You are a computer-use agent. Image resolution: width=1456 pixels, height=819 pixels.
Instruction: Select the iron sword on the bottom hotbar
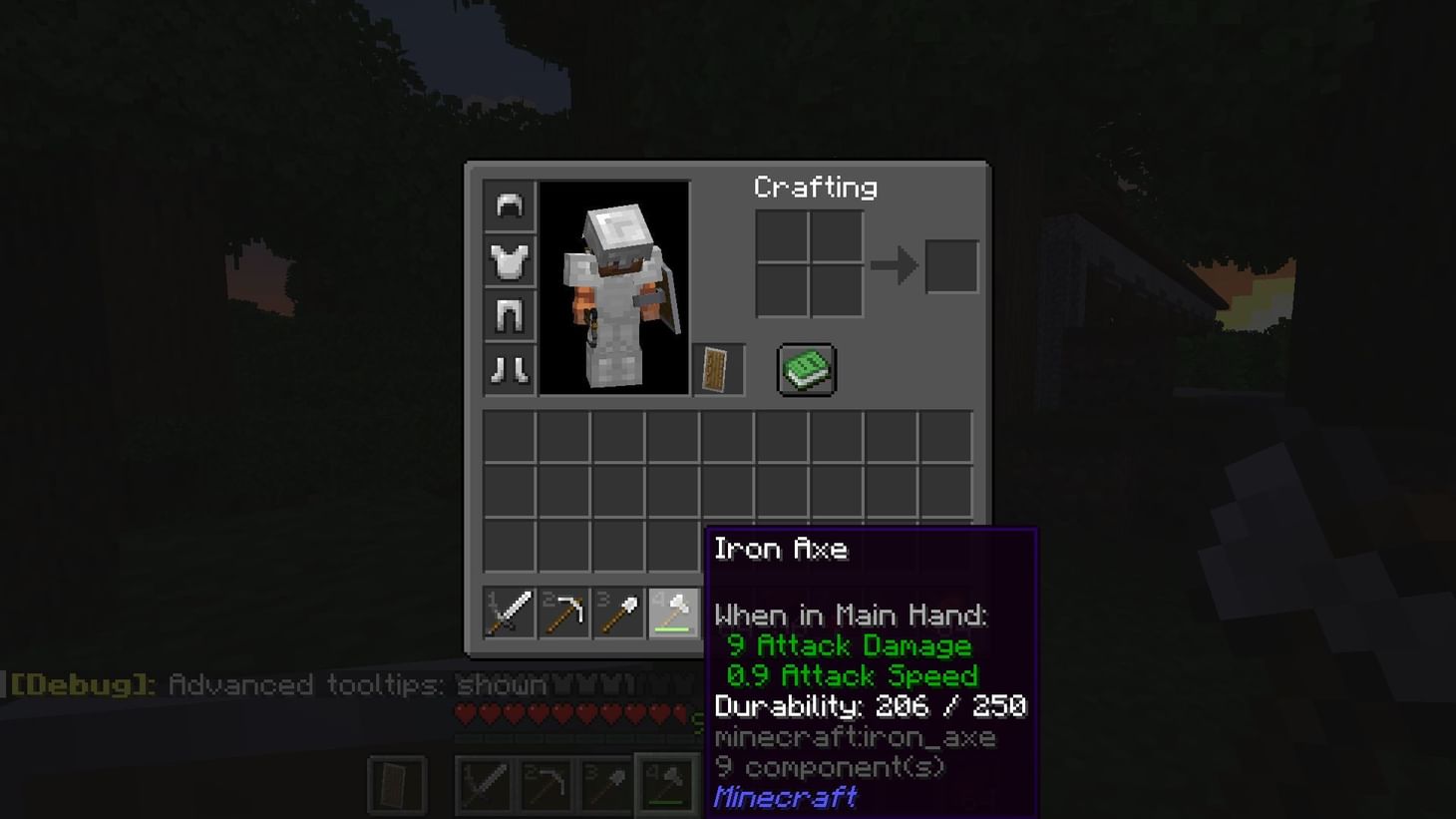(483, 784)
